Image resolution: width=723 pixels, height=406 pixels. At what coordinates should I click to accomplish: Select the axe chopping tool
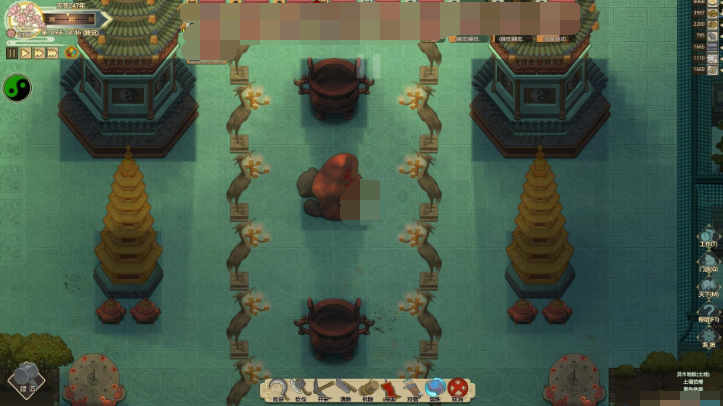(300, 388)
